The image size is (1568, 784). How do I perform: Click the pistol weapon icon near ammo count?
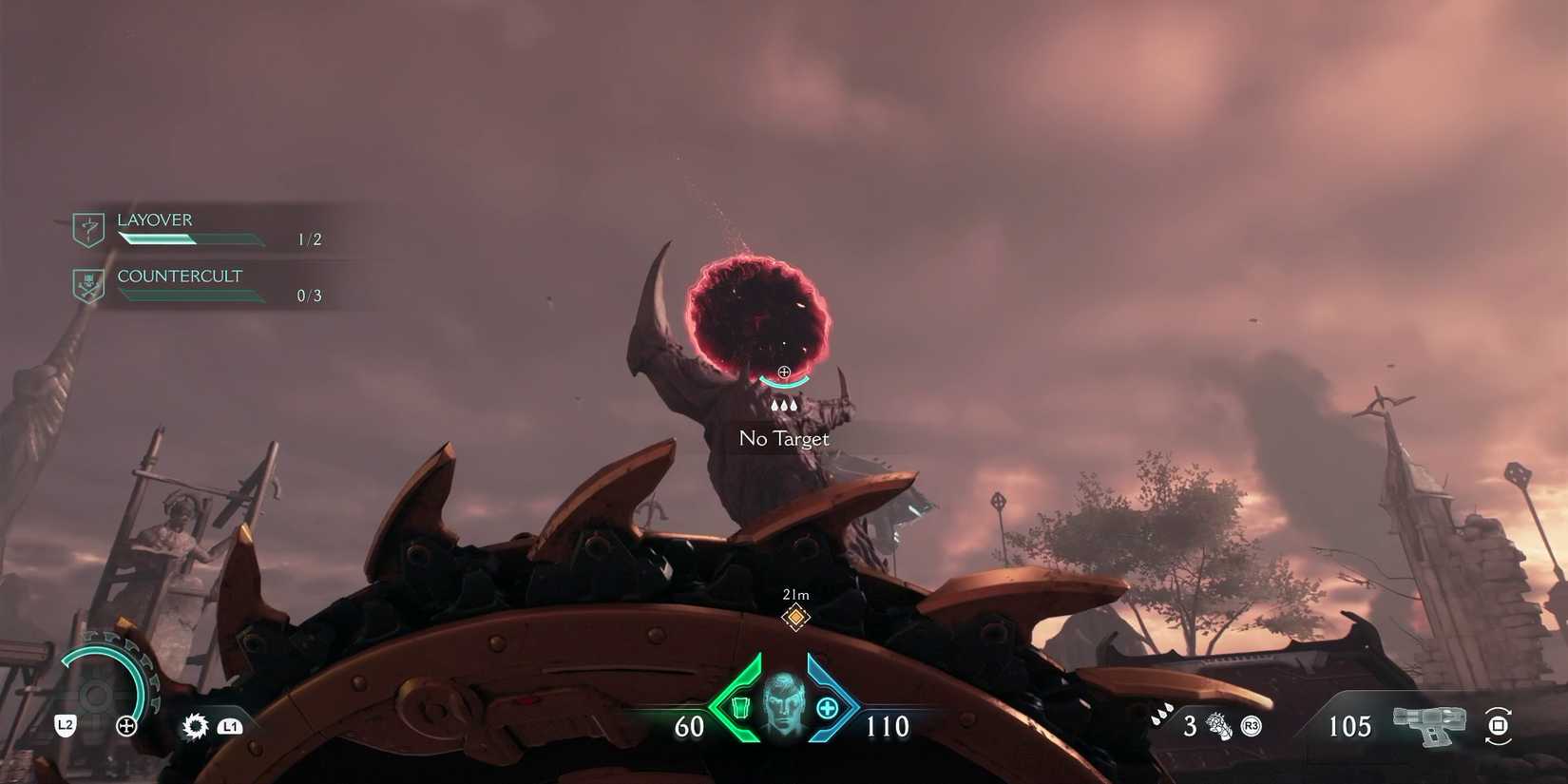click(1428, 725)
